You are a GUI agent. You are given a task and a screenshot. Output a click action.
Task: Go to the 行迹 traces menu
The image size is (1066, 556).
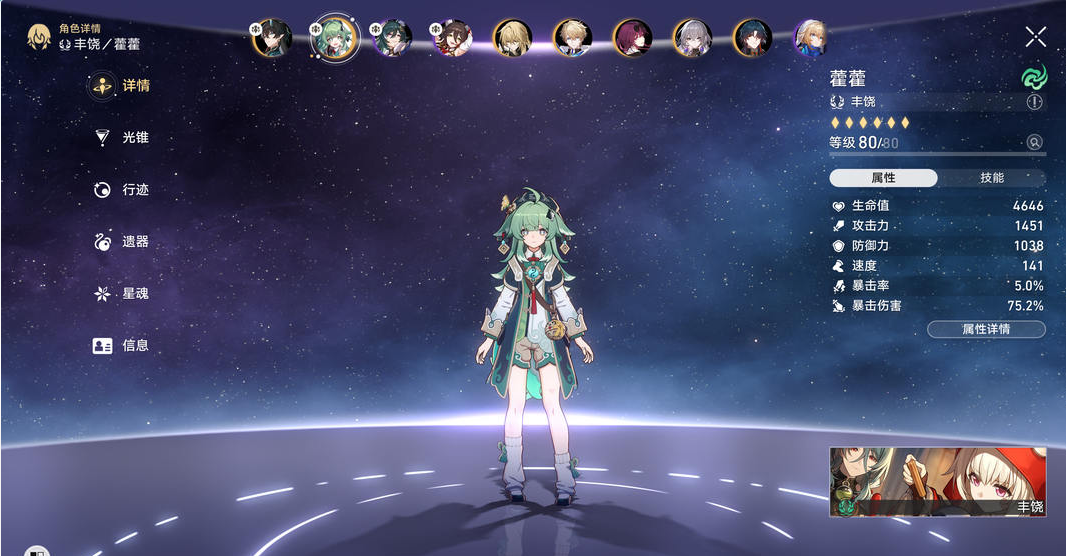pyautogui.click(x=124, y=190)
